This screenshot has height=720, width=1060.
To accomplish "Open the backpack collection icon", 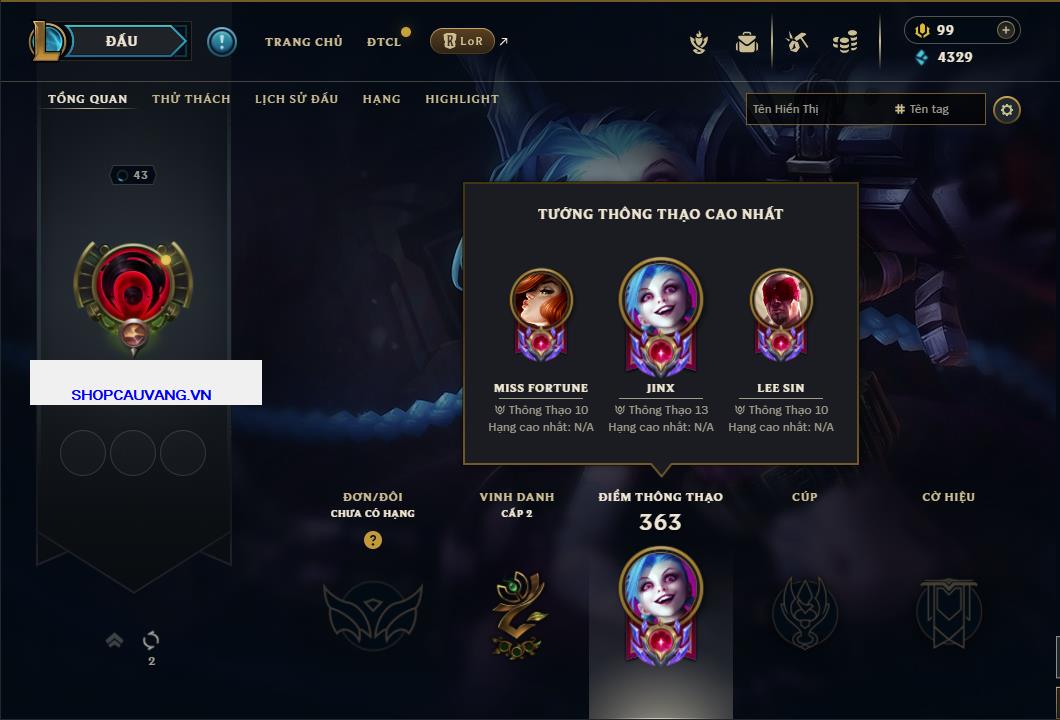I will pyautogui.click(x=747, y=42).
